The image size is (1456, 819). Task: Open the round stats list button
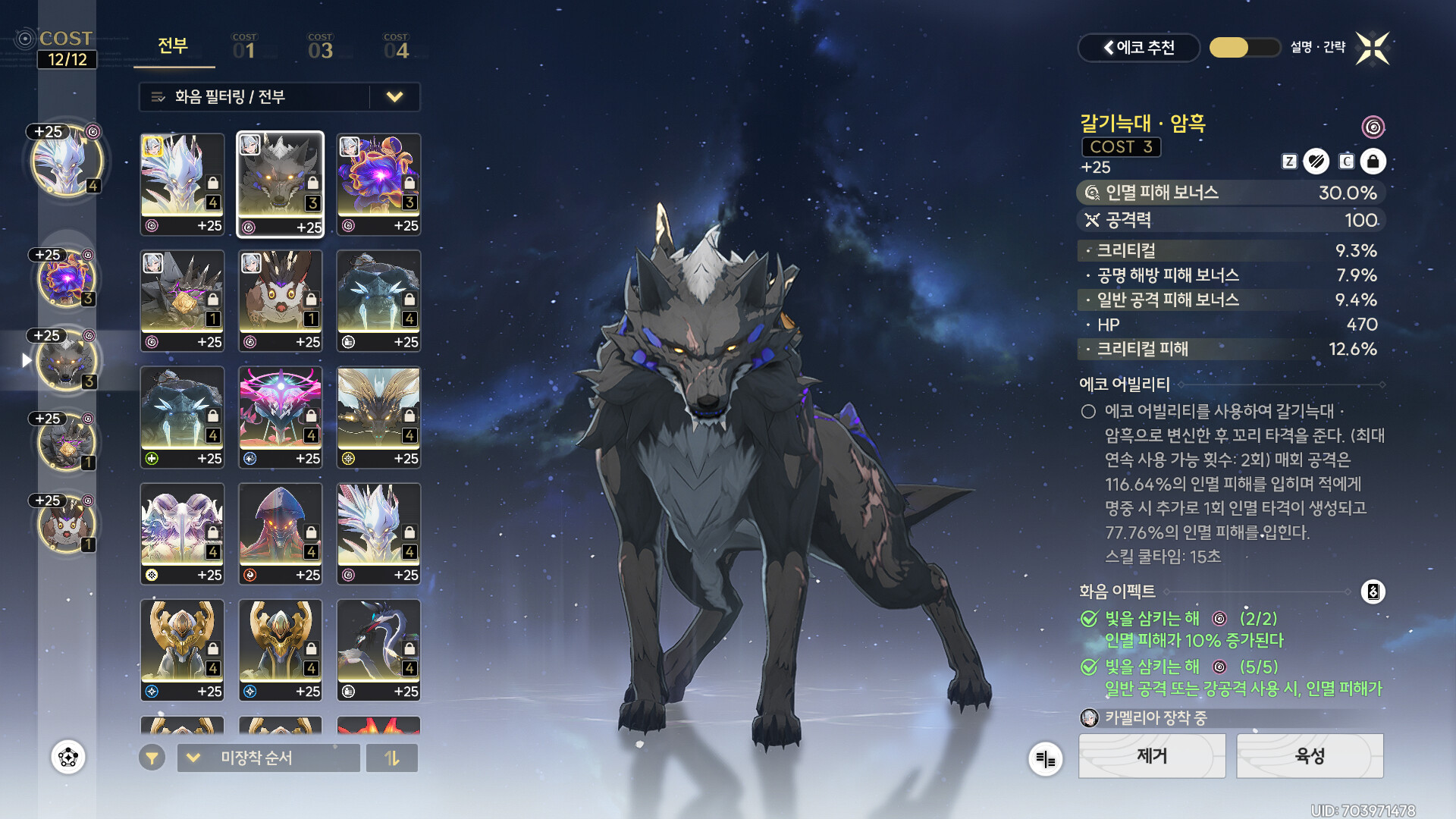click(1045, 758)
